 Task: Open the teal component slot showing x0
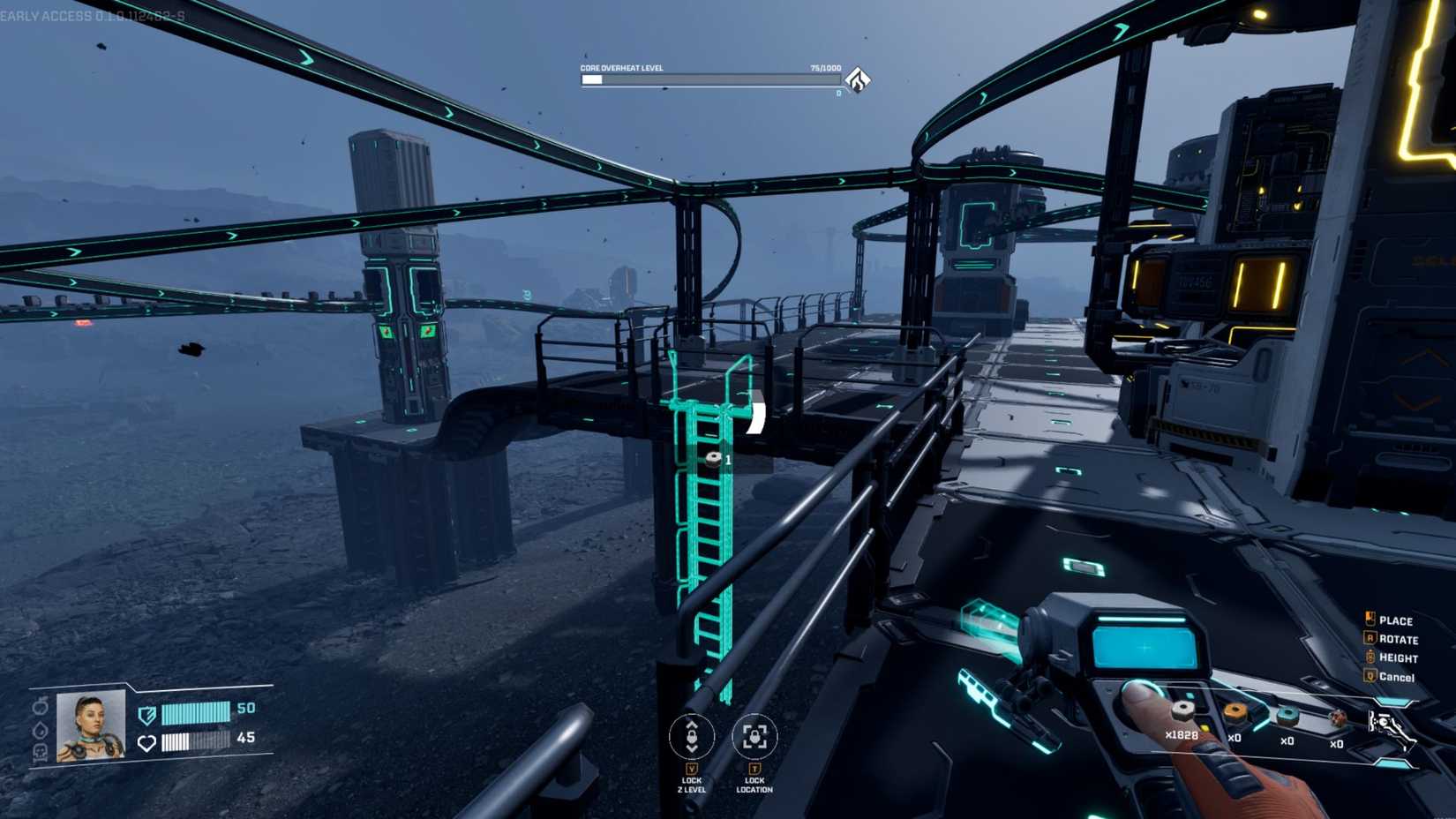coord(1287,715)
